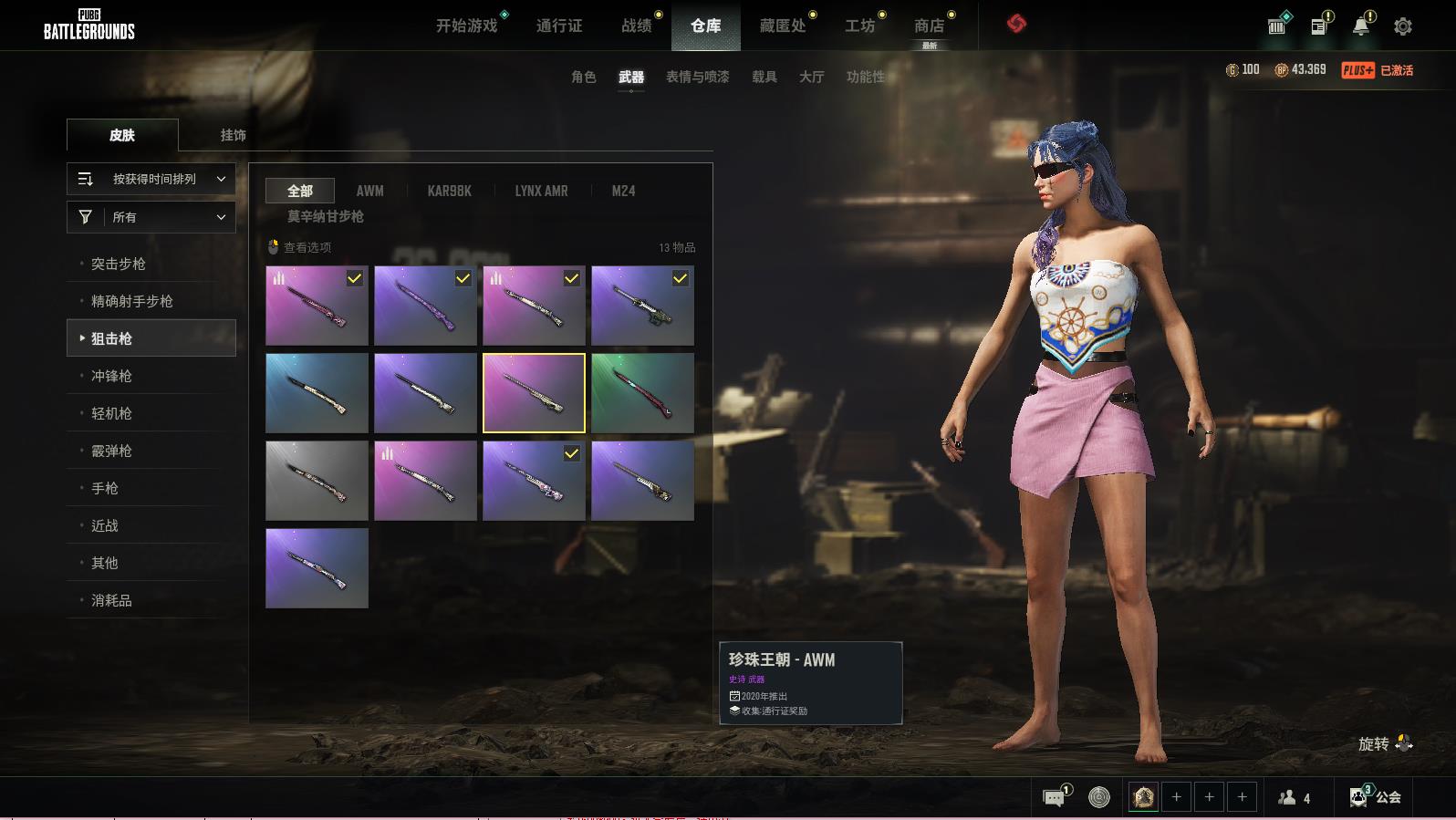
Task: Open the 所有 filter dropdown
Action: (151, 217)
